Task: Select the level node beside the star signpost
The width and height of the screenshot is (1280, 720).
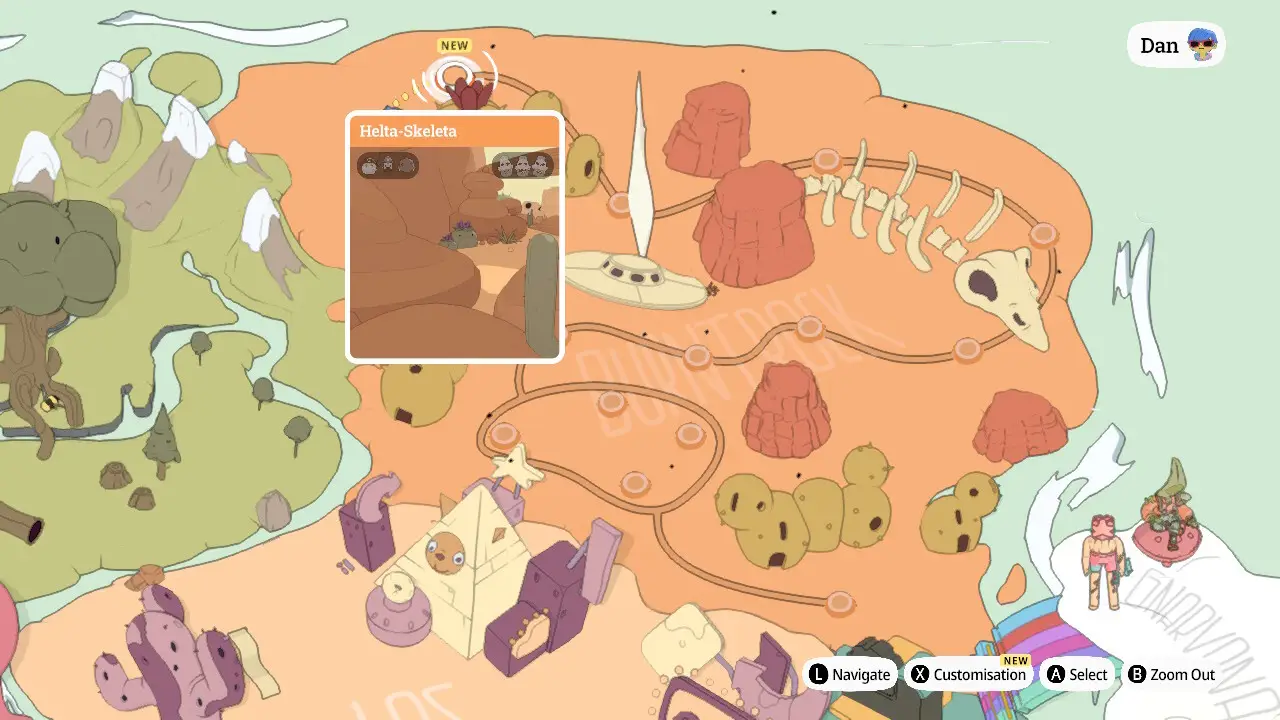Action: [503, 435]
